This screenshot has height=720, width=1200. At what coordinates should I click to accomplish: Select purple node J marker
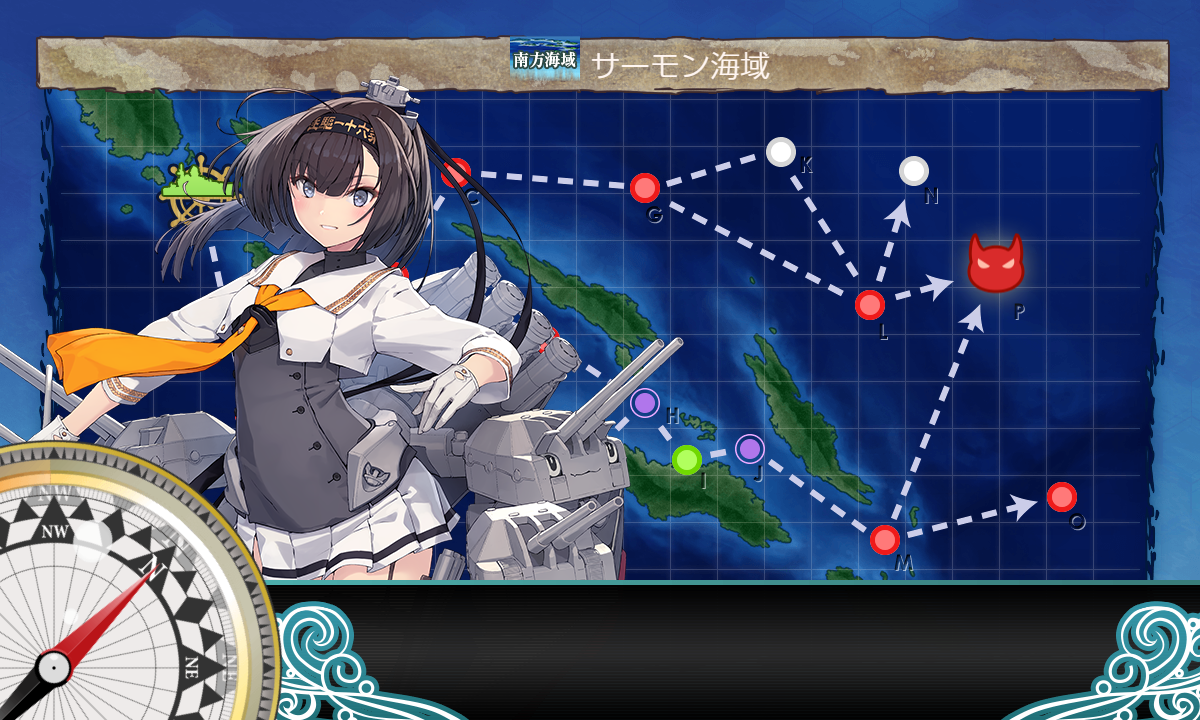750,449
